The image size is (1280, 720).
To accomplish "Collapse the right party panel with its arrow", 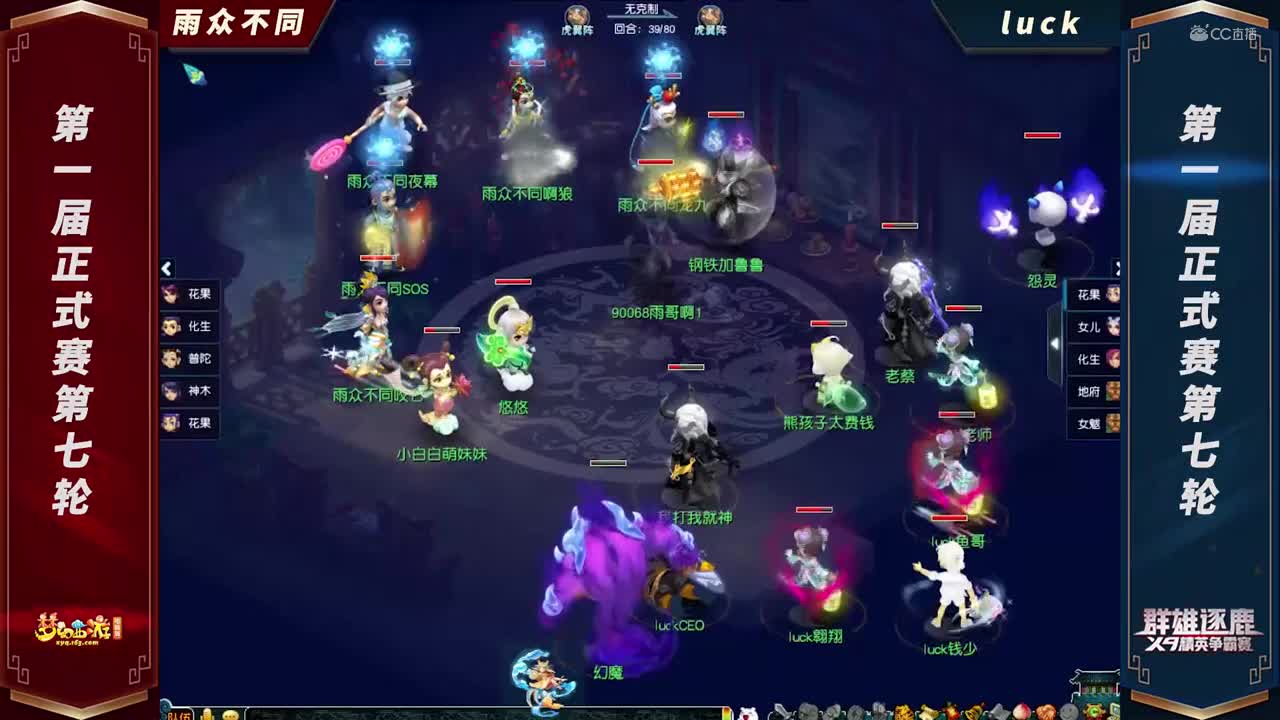I will [1119, 268].
